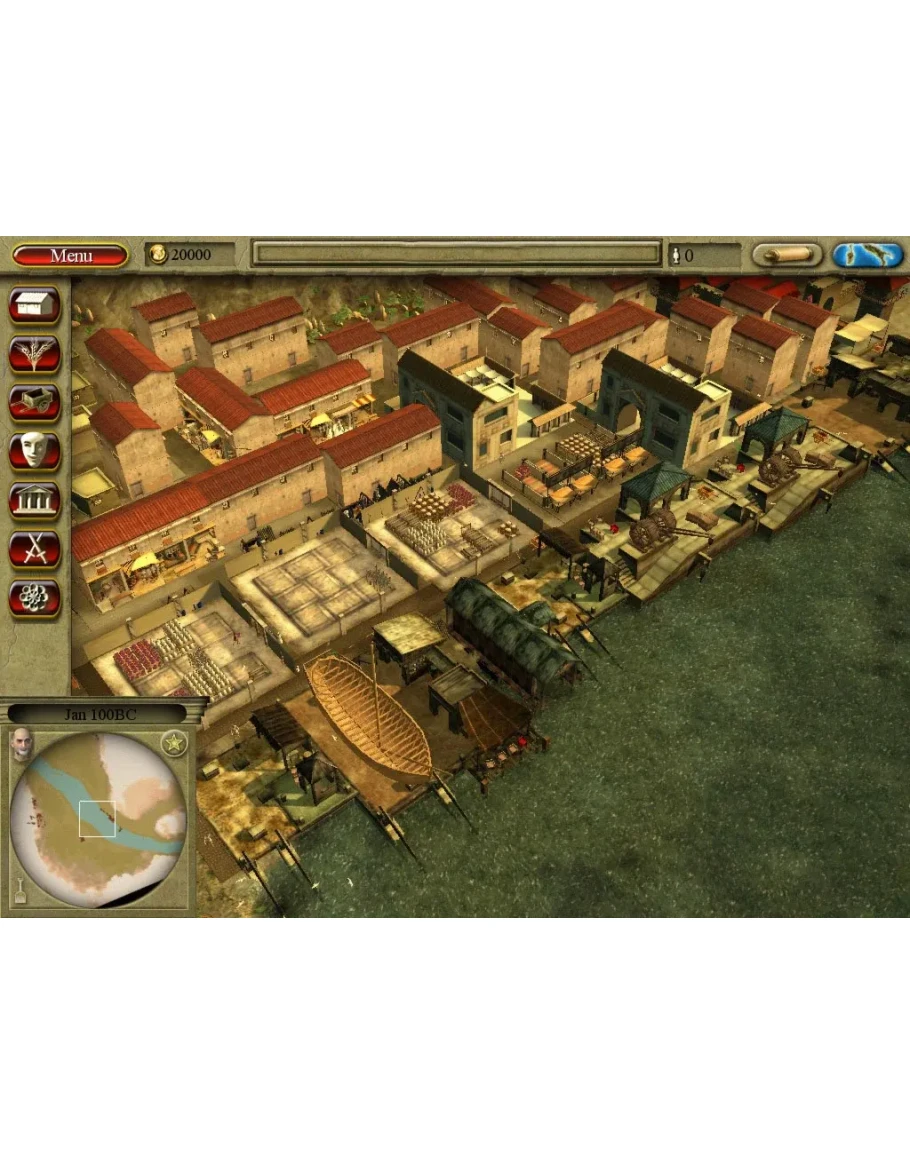
Task: Click the circular minimap
Action: (98, 820)
